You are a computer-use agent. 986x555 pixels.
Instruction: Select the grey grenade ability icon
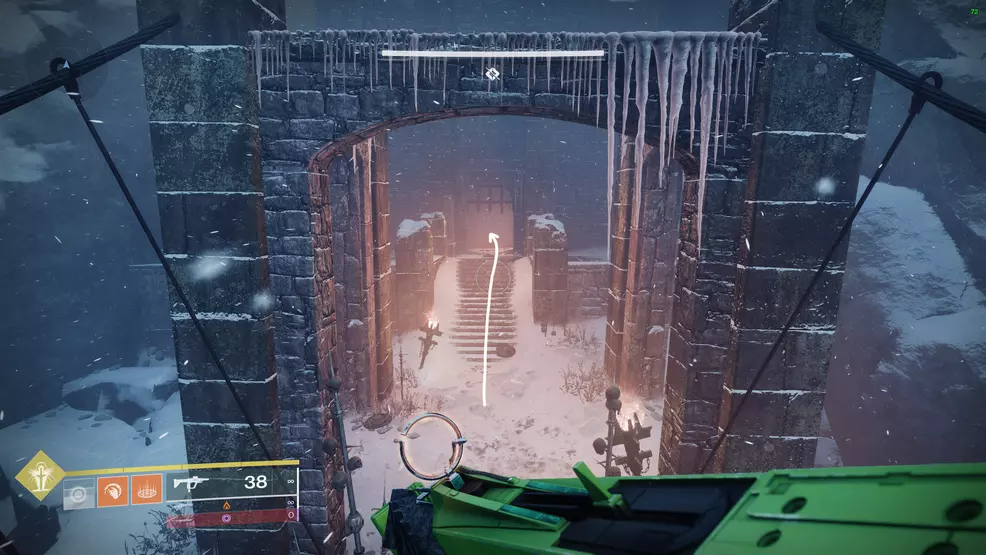point(79,492)
